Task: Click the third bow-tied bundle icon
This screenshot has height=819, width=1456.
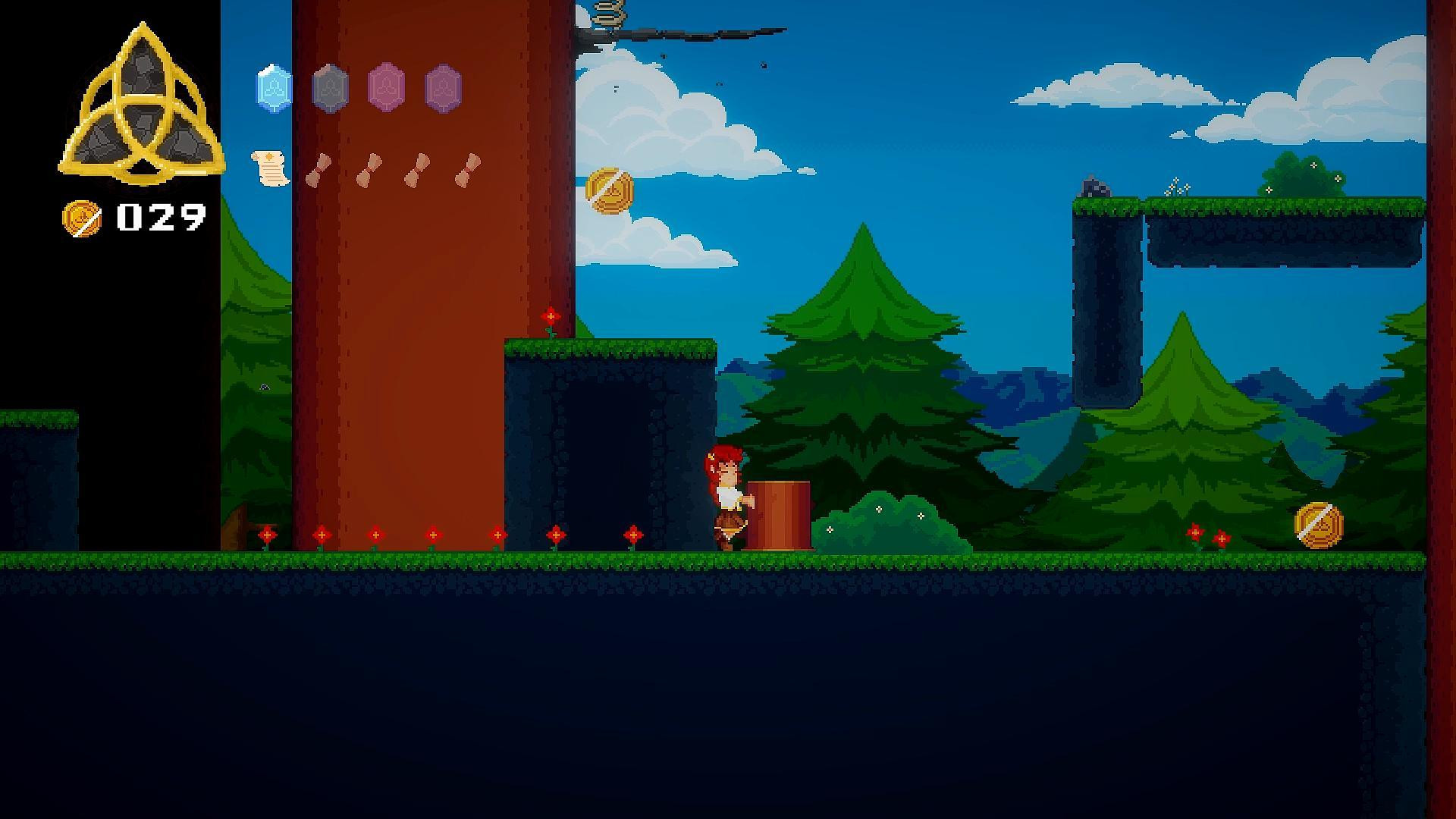Action: pyautogui.click(x=418, y=168)
